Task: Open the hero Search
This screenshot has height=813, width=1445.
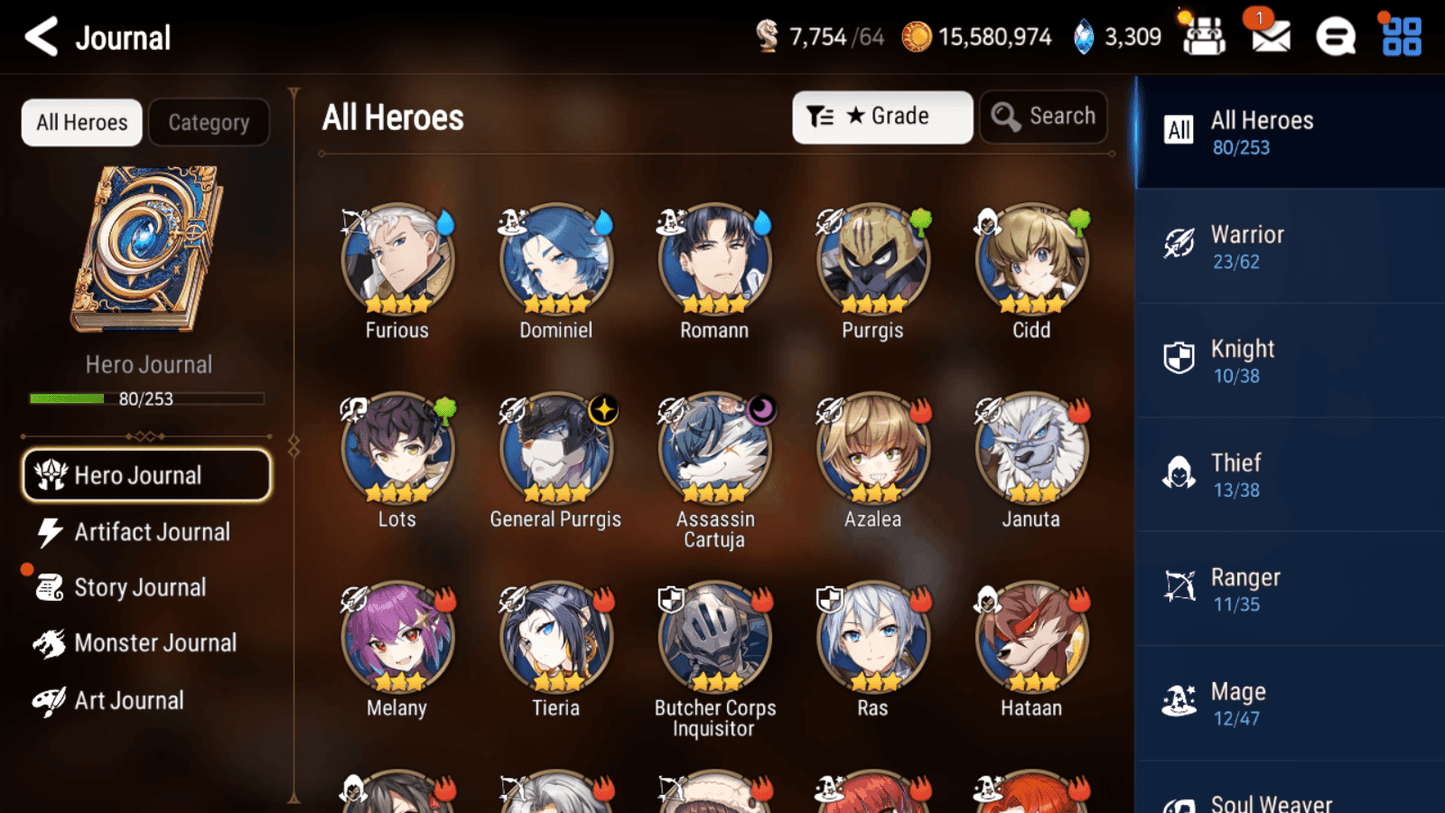Action: pos(1043,116)
